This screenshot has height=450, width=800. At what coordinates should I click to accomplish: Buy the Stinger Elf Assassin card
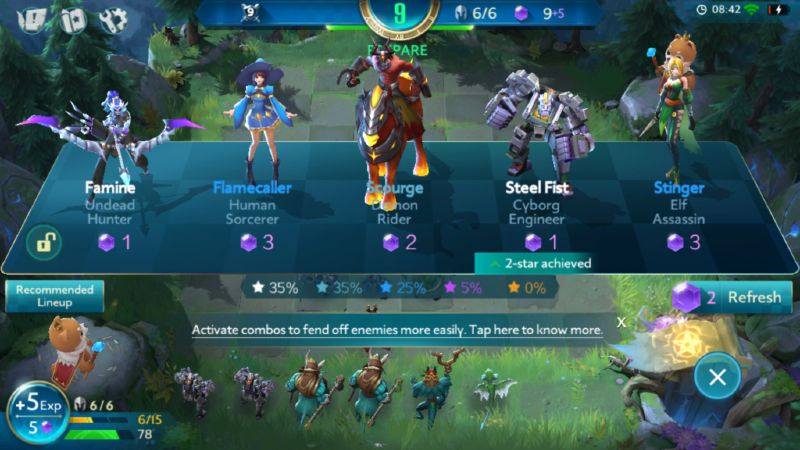pyautogui.click(x=679, y=200)
